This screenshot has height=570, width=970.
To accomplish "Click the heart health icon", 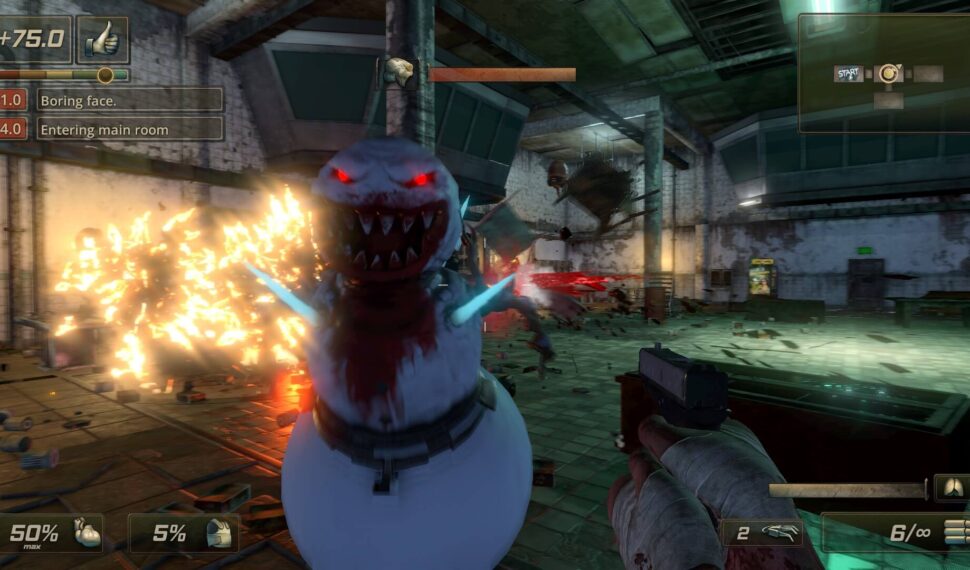I will (x=88, y=533).
